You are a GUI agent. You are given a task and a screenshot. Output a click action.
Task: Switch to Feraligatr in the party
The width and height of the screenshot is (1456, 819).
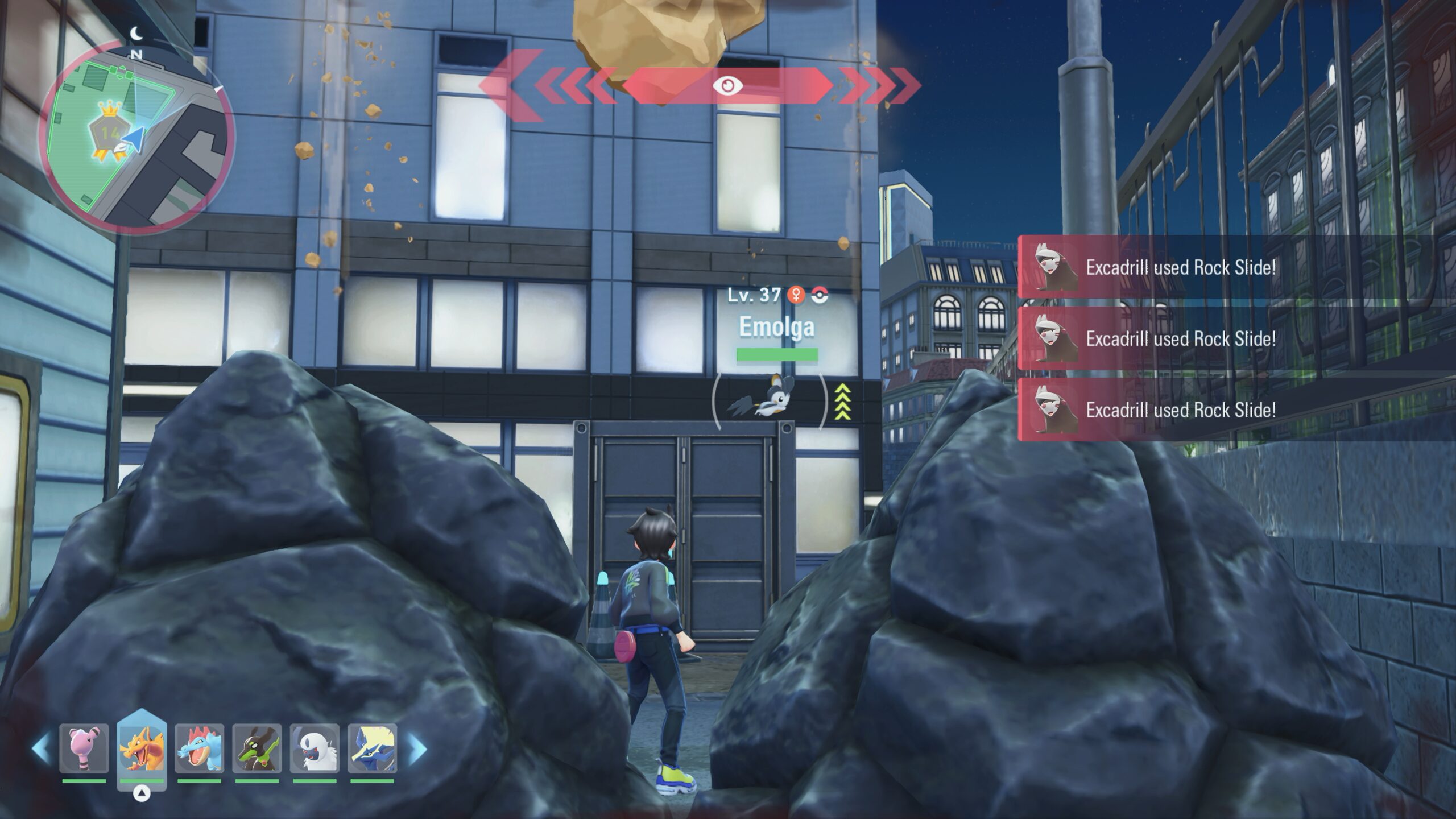click(199, 748)
